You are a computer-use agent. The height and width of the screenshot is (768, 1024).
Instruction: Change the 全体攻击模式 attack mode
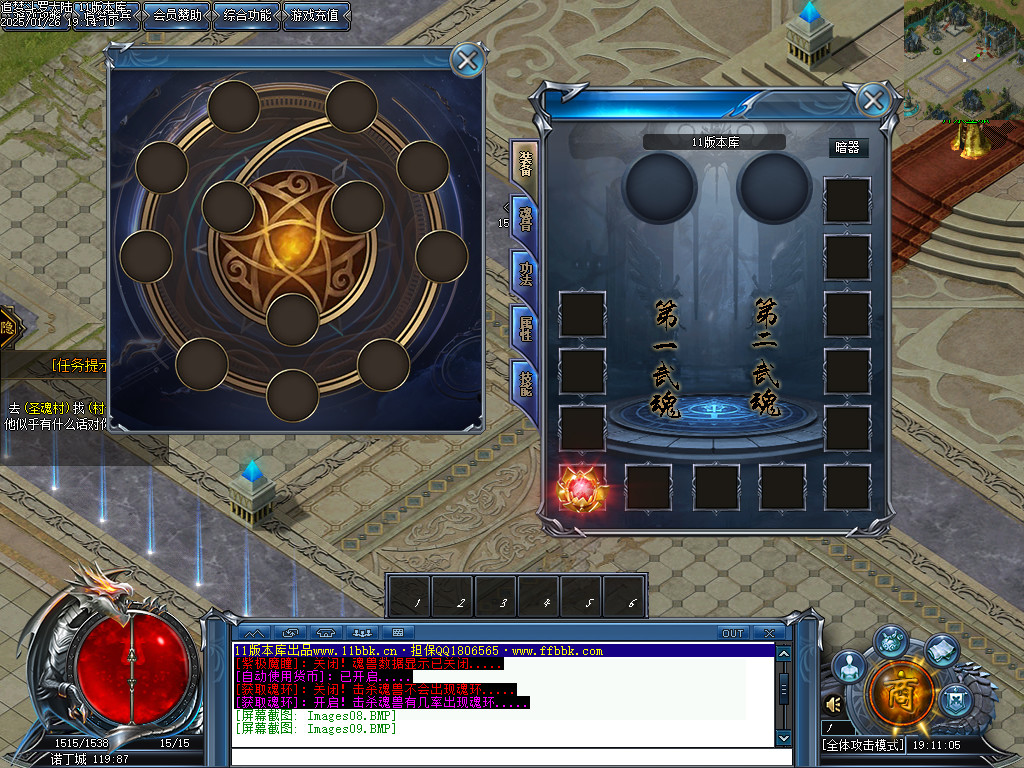pyautogui.click(x=862, y=745)
